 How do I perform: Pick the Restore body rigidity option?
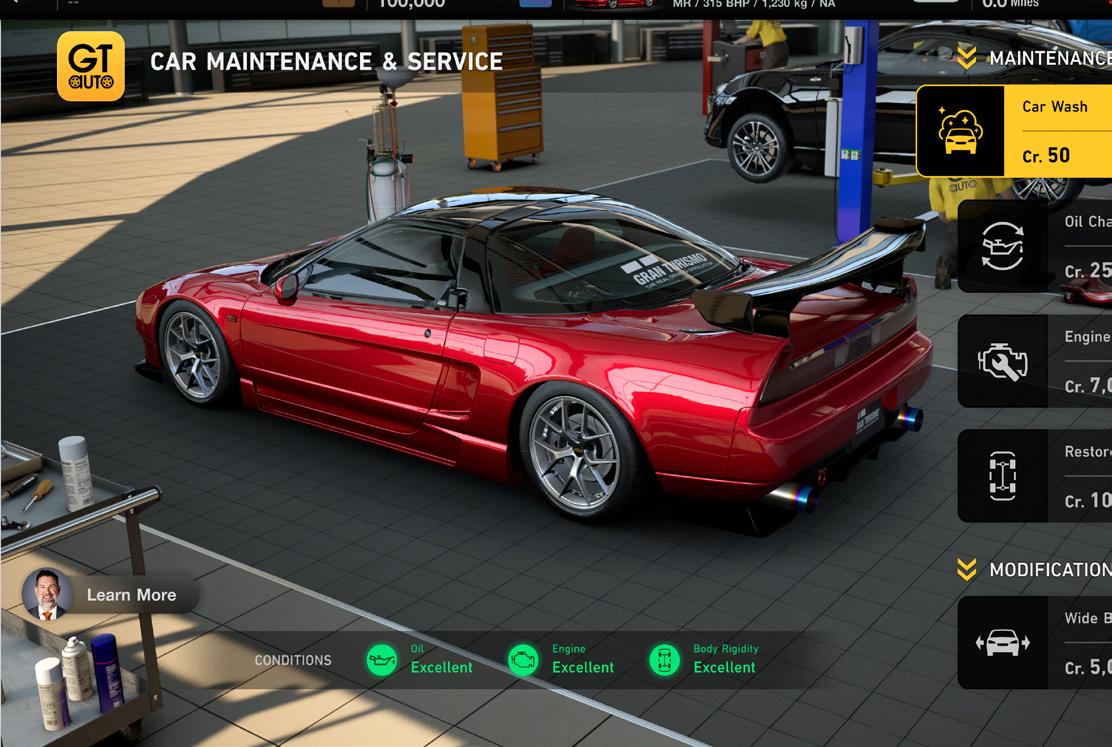pos(1035,476)
